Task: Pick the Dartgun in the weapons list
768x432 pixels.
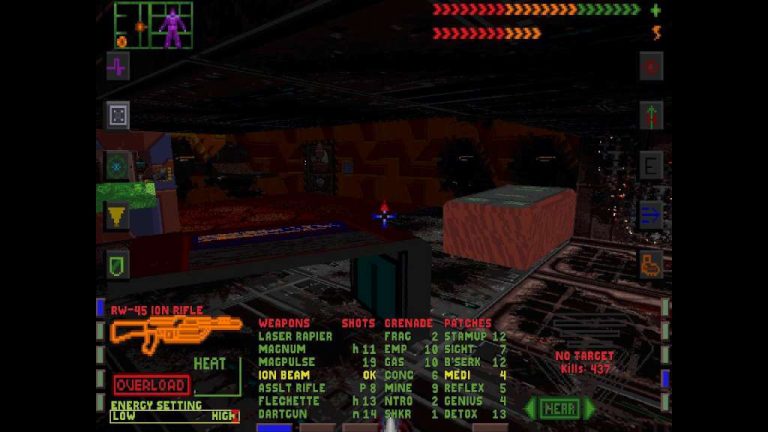Action: coord(283,413)
